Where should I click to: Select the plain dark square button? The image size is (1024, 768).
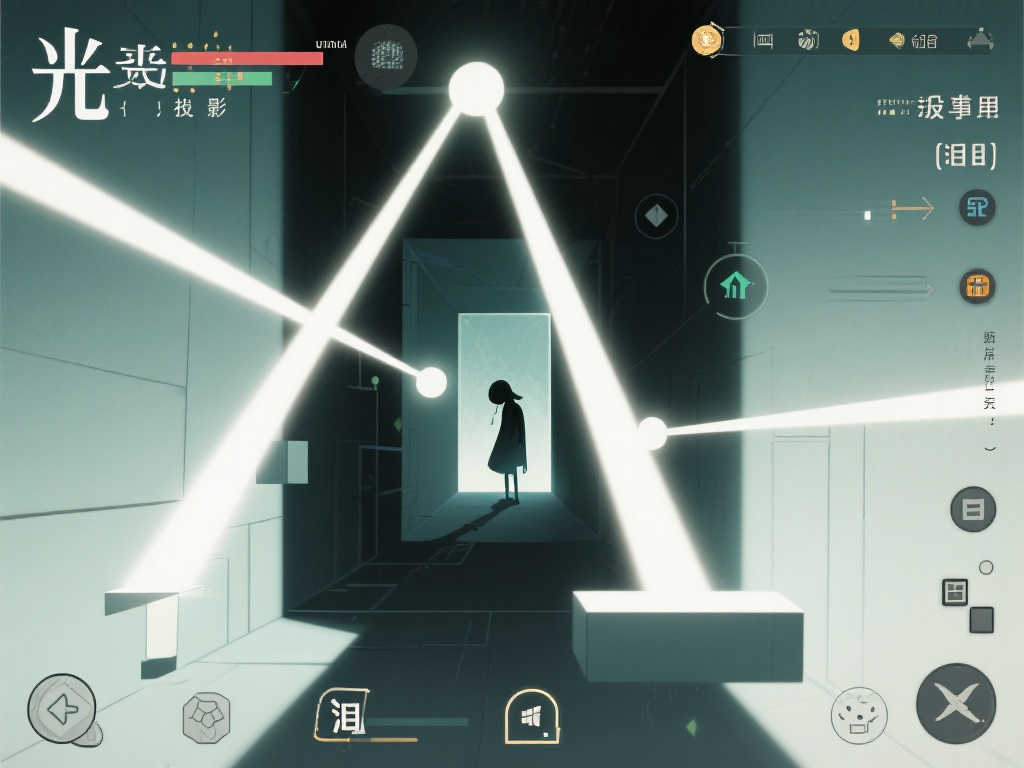pyautogui.click(x=982, y=620)
